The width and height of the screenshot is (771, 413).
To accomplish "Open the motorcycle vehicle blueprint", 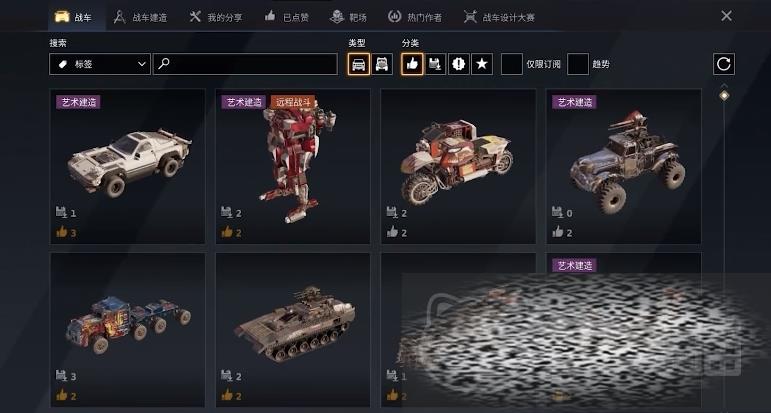I will (x=457, y=165).
